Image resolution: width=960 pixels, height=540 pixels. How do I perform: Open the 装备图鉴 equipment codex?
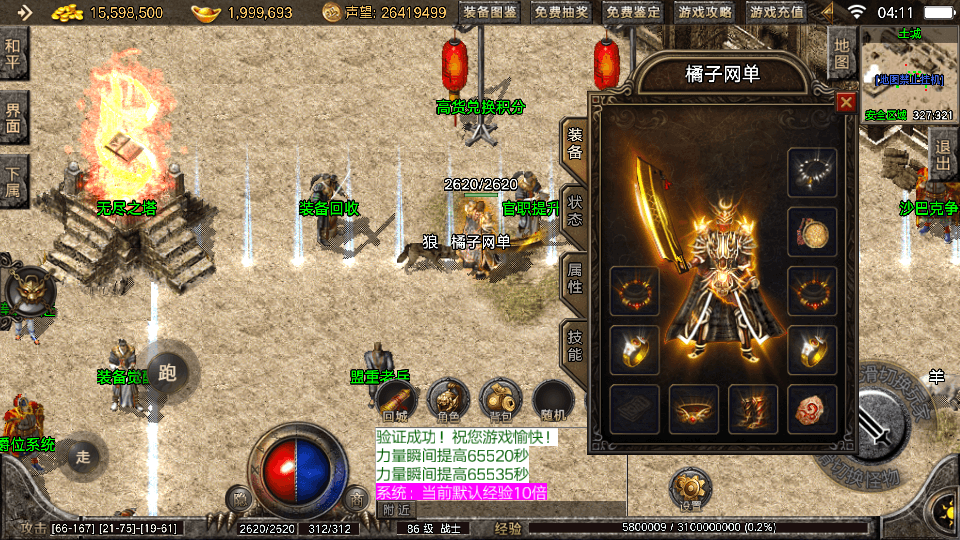point(491,13)
